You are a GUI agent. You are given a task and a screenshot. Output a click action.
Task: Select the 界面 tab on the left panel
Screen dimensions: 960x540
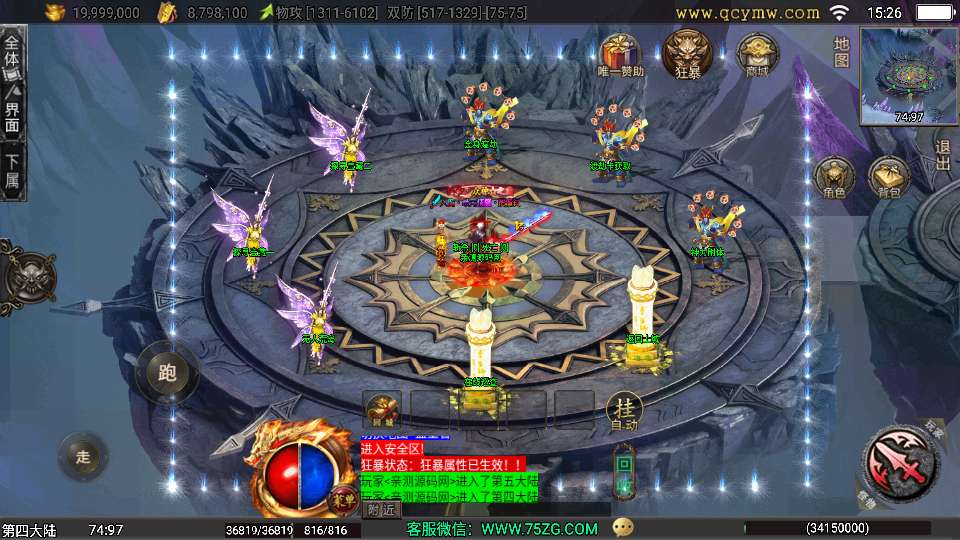tap(12, 117)
